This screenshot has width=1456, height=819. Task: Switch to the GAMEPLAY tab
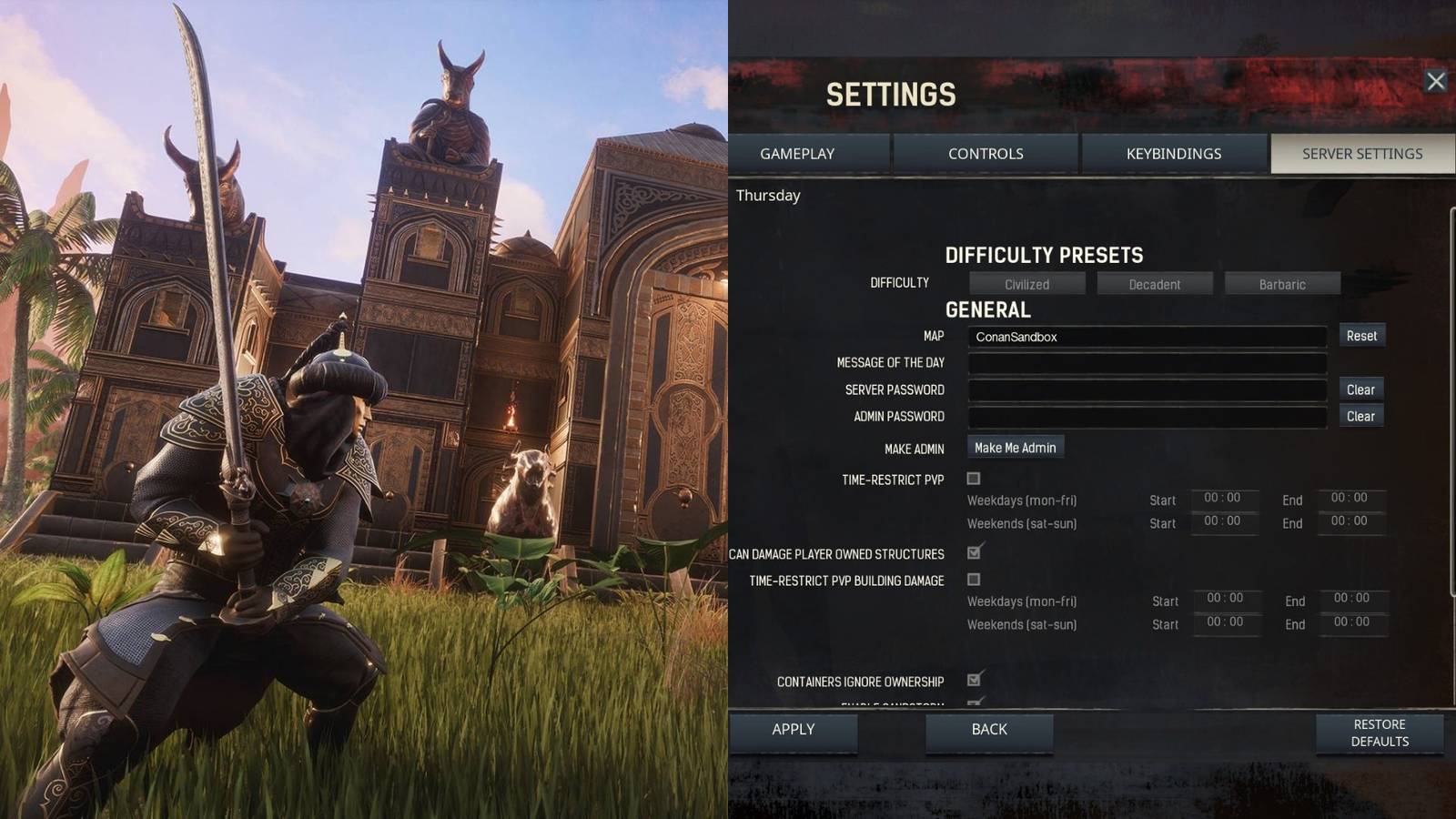click(x=797, y=154)
